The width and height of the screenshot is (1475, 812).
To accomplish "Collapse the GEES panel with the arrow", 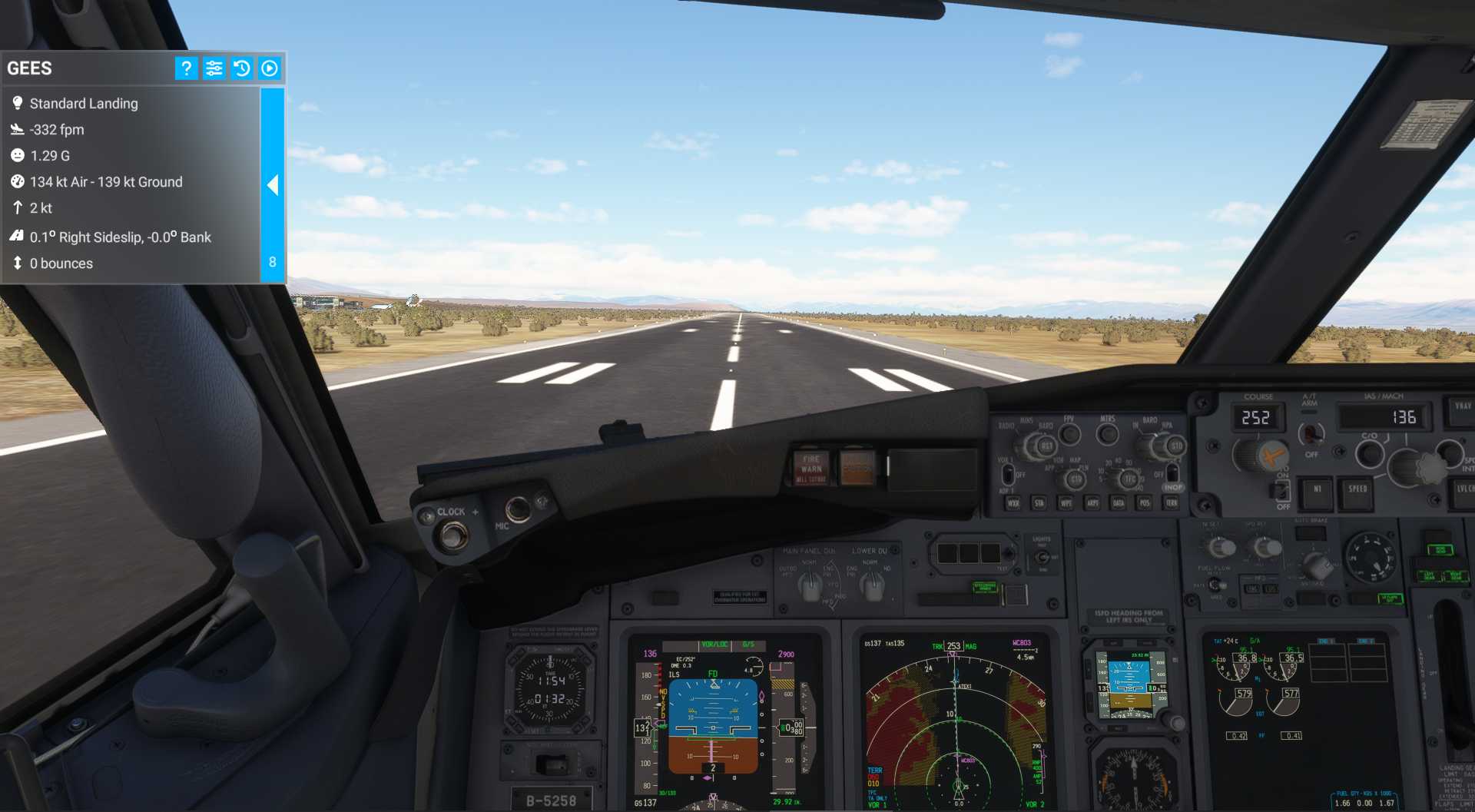I will tap(273, 185).
